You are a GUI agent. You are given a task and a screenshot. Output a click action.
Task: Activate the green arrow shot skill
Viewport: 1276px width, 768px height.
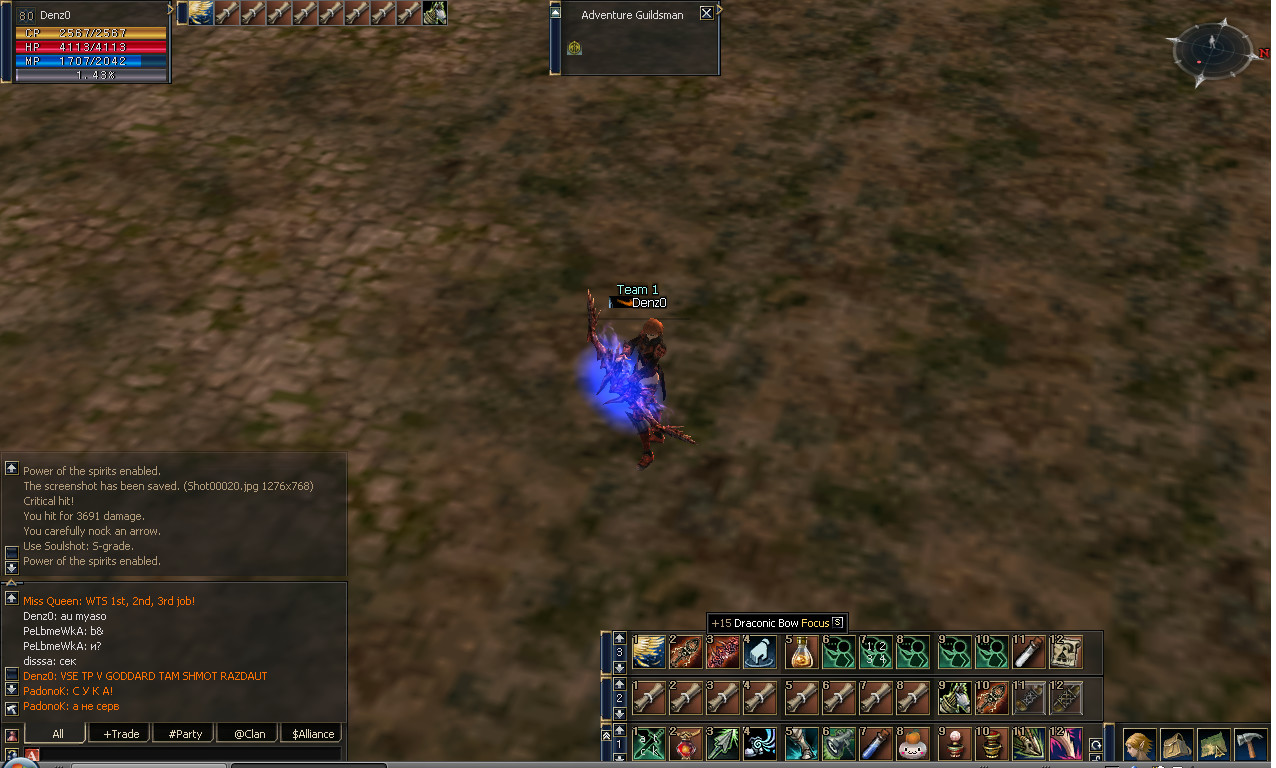tap(724, 745)
